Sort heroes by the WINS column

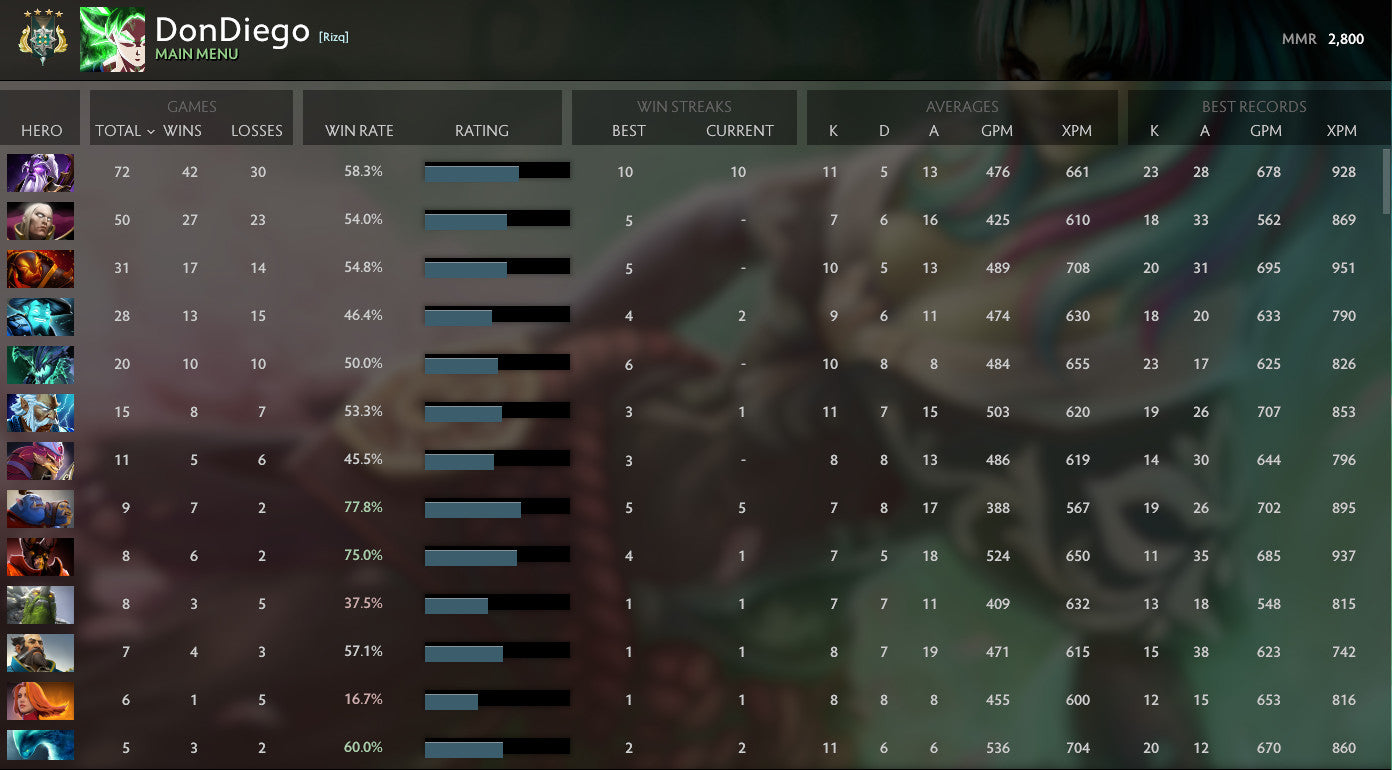(182, 131)
